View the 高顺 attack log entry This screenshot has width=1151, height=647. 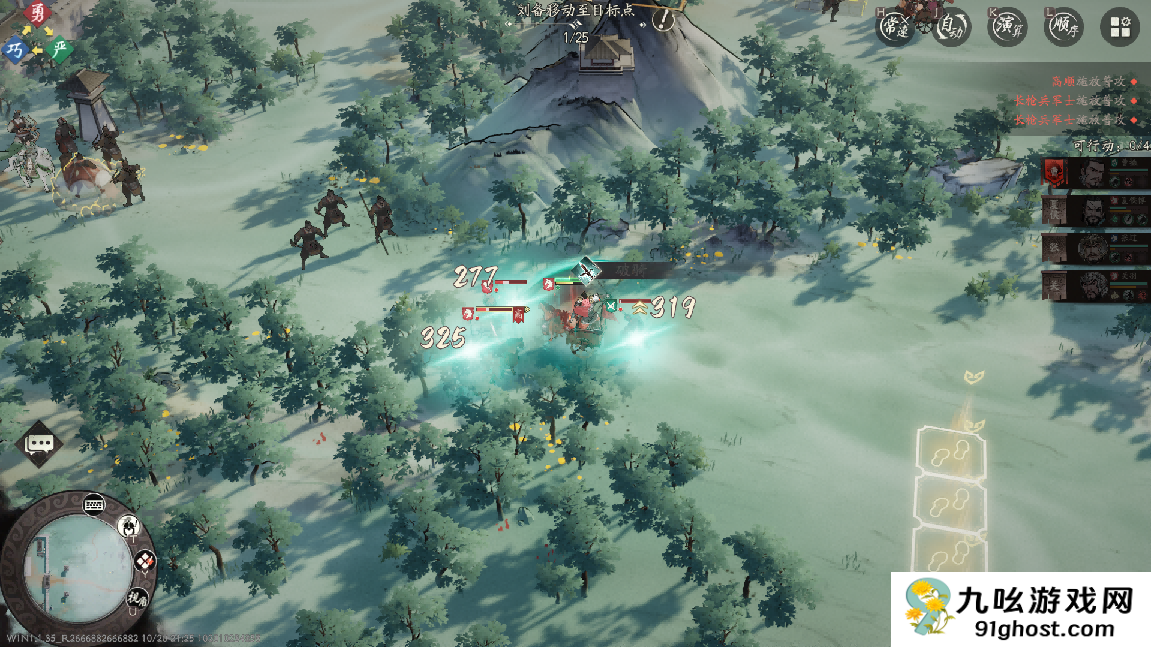[x=1090, y=82]
